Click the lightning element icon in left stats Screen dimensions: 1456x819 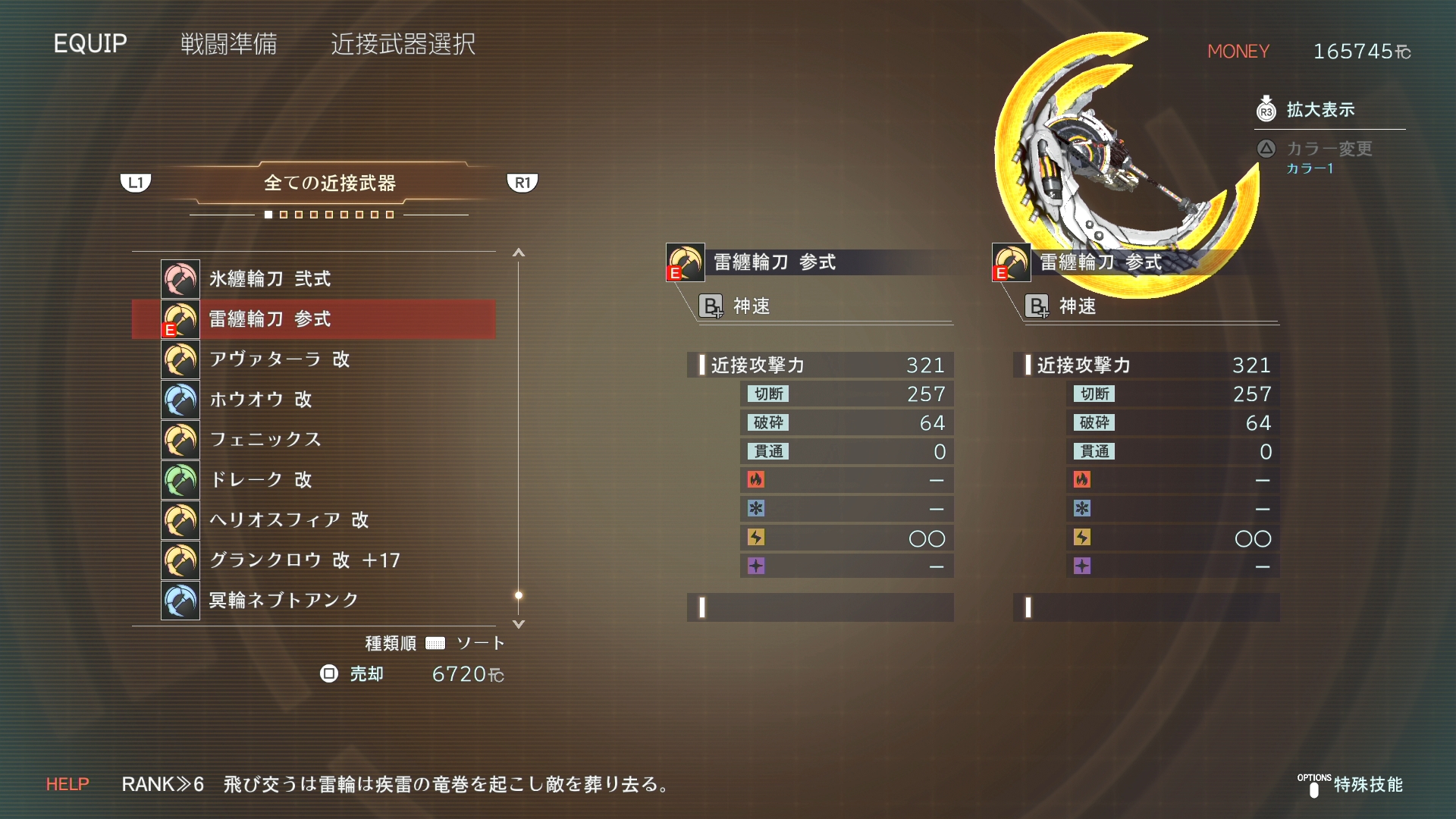(x=756, y=538)
